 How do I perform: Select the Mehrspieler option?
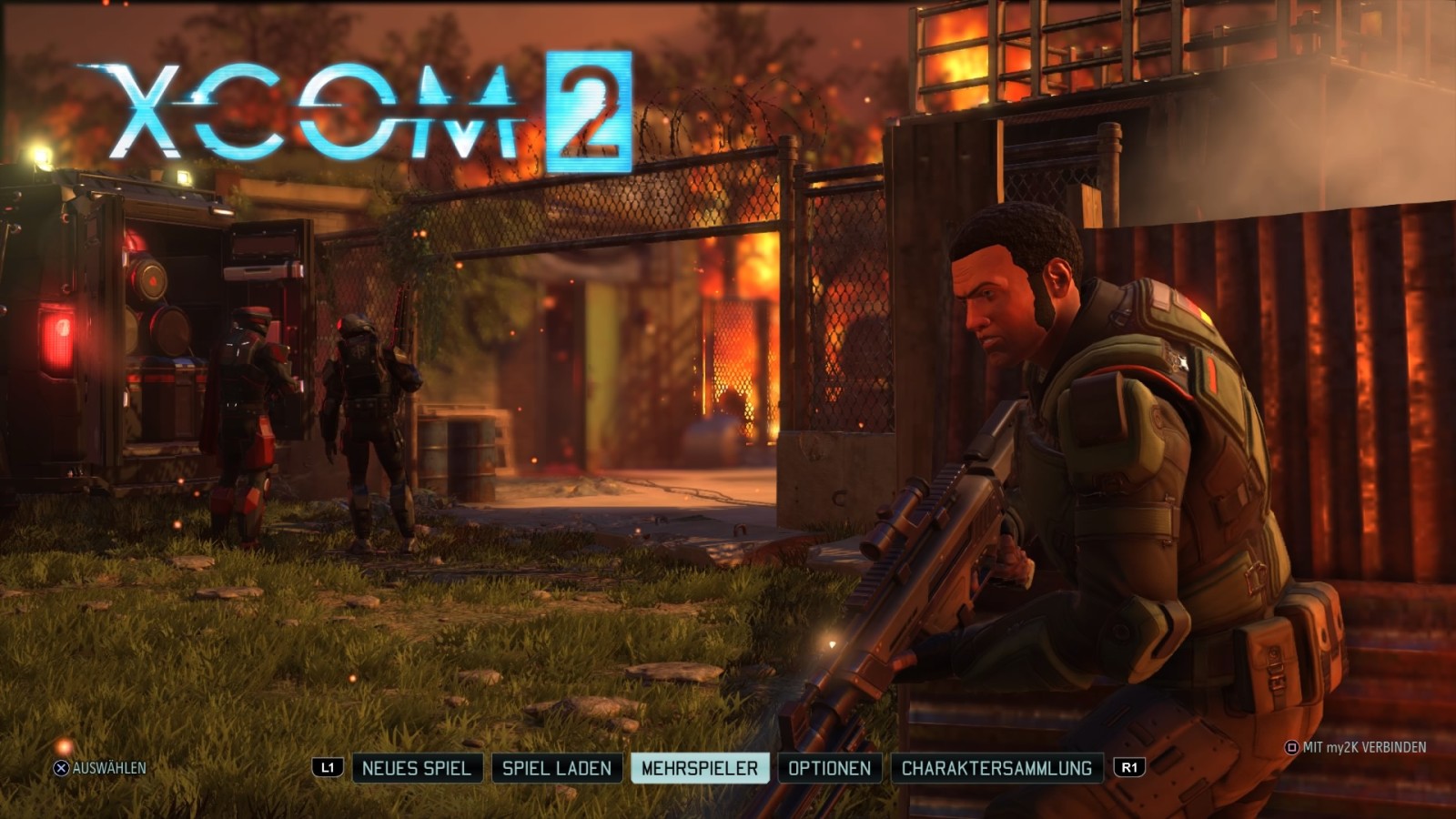(x=699, y=768)
